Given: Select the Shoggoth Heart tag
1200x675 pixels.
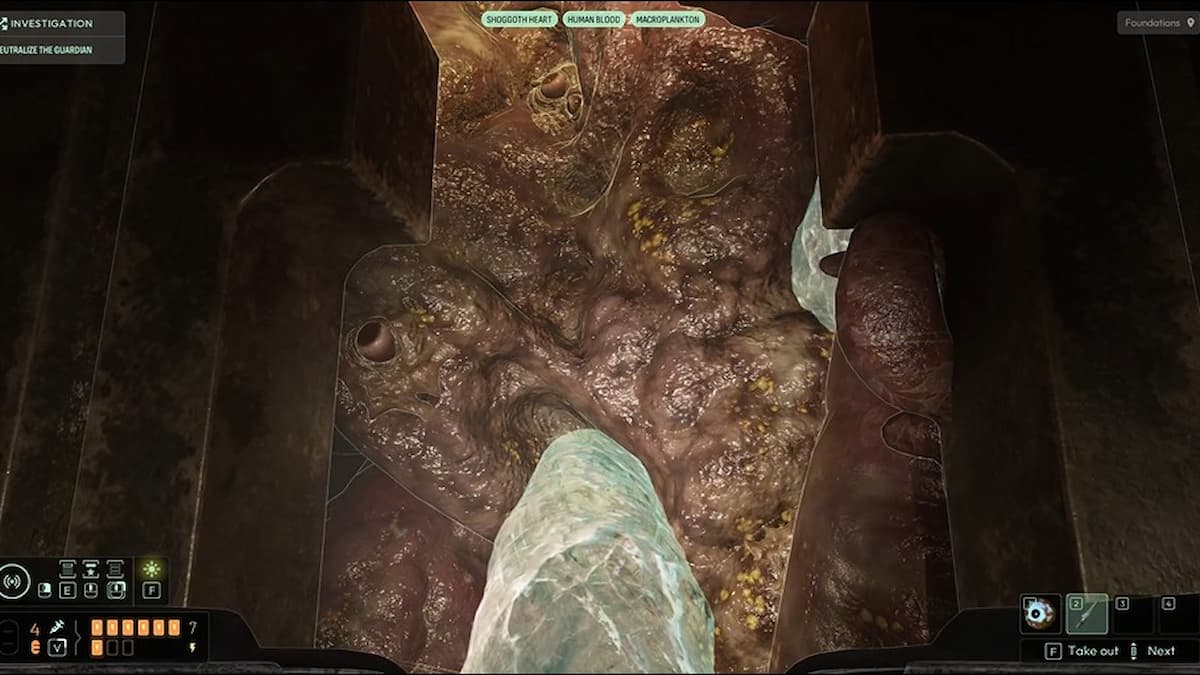Looking at the screenshot, I should click(x=519, y=19).
